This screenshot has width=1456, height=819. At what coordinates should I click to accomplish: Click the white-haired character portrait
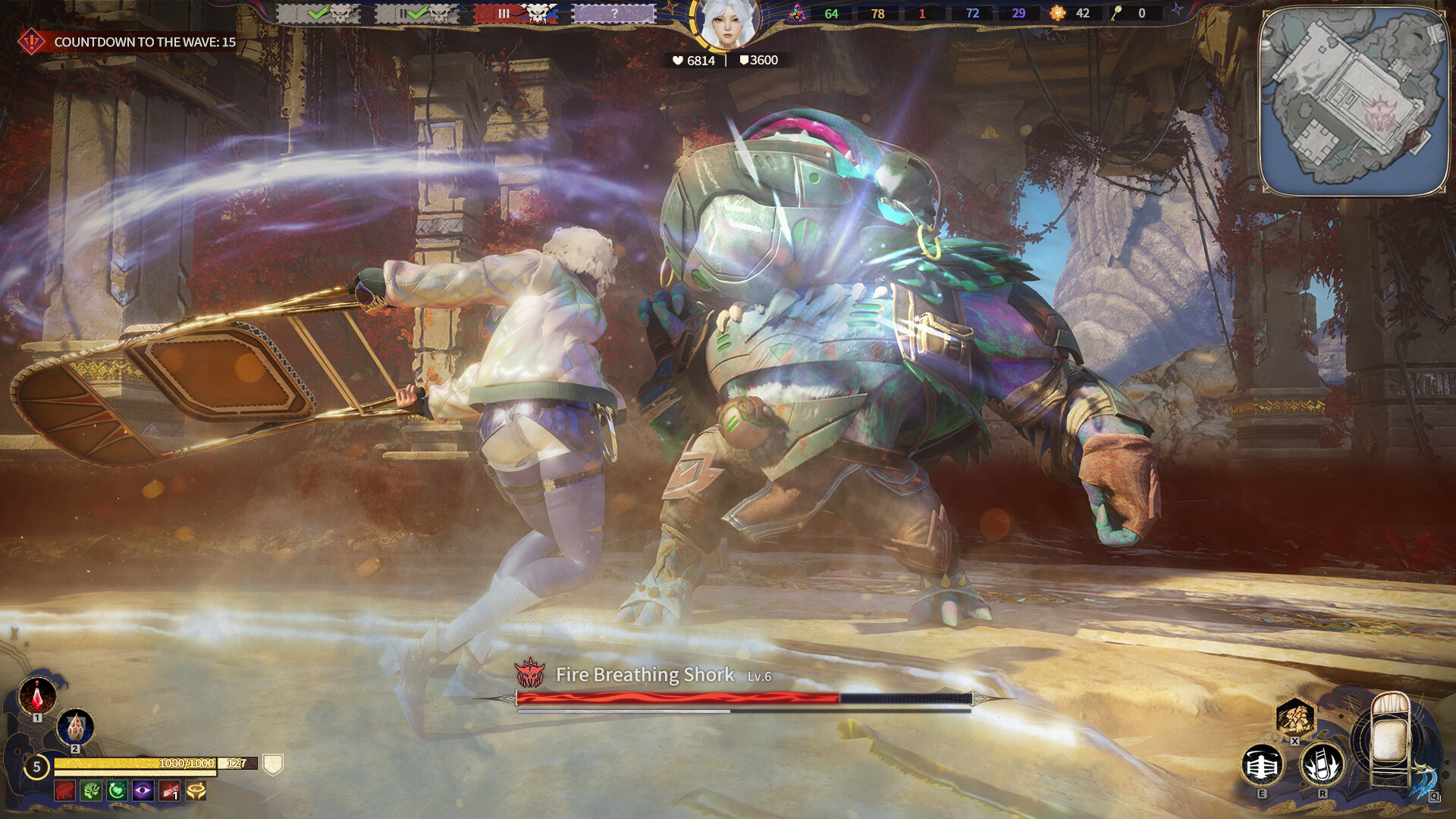726,23
